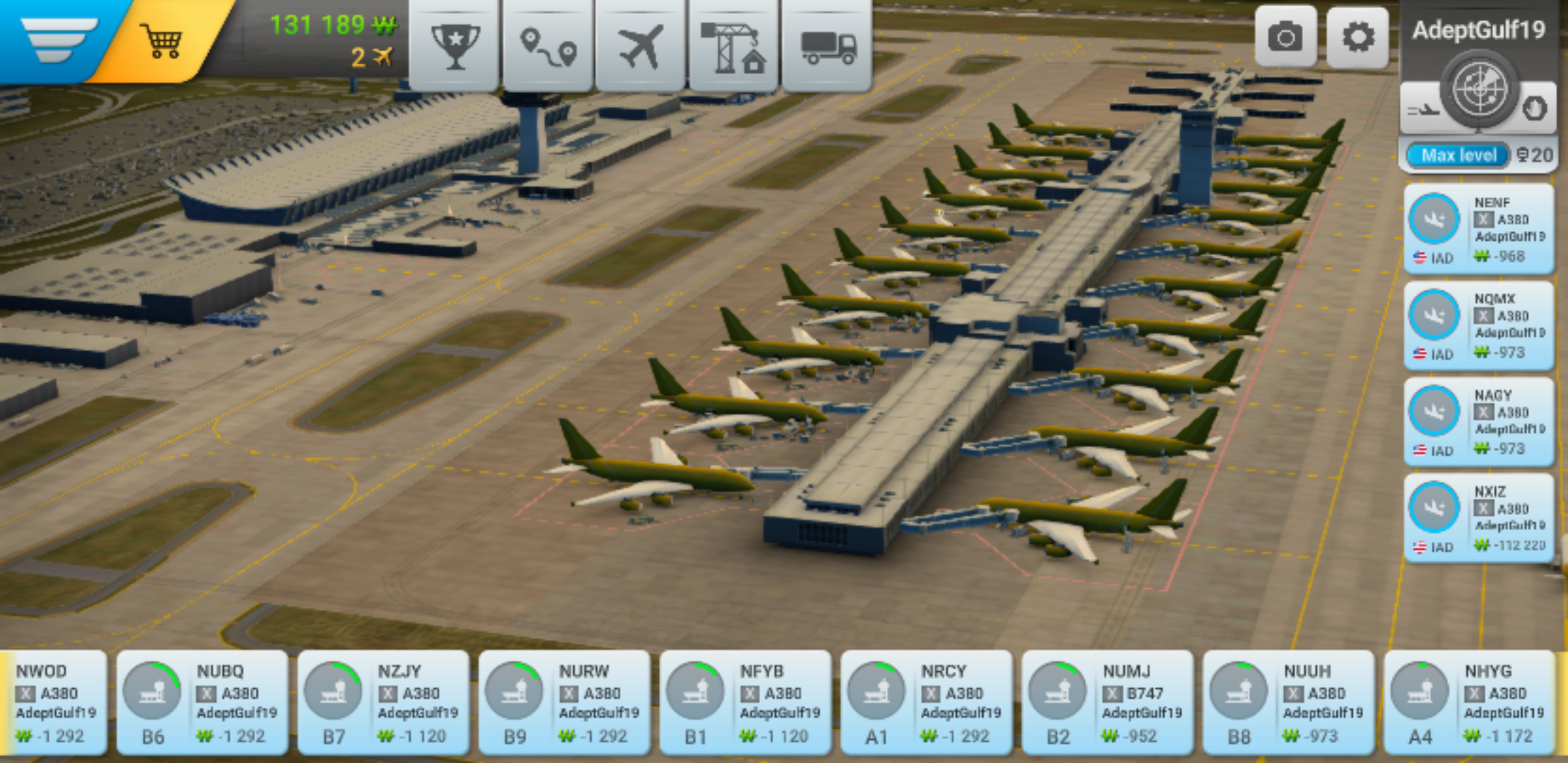This screenshot has height=763, width=1568.
Task: Select arriving flight NENF card
Action: pyautogui.click(x=1479, y=229)
